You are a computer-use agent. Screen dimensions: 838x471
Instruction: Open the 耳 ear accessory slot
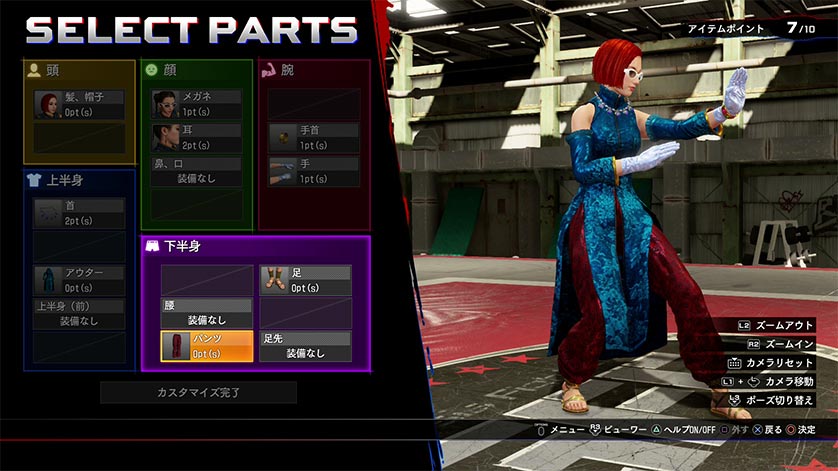[197, 137]
